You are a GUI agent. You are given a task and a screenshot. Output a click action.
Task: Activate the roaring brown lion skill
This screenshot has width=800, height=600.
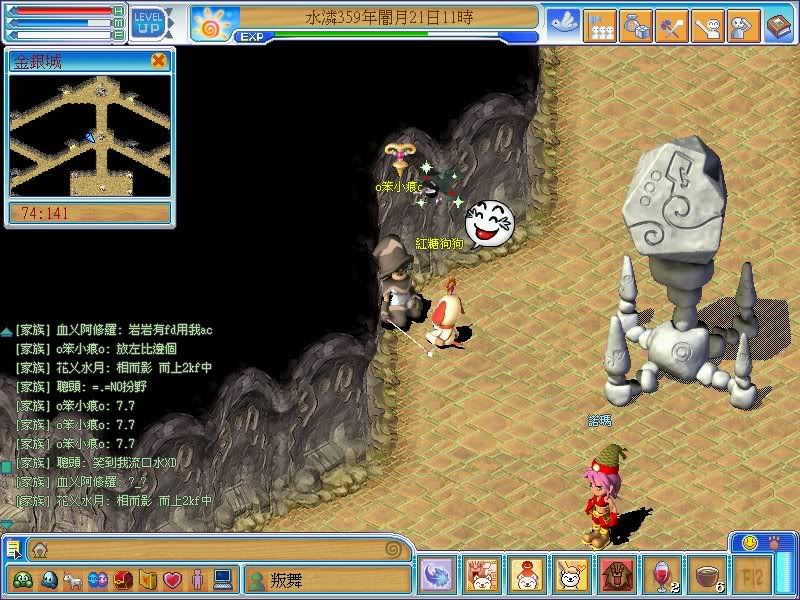tap(613, 577)
